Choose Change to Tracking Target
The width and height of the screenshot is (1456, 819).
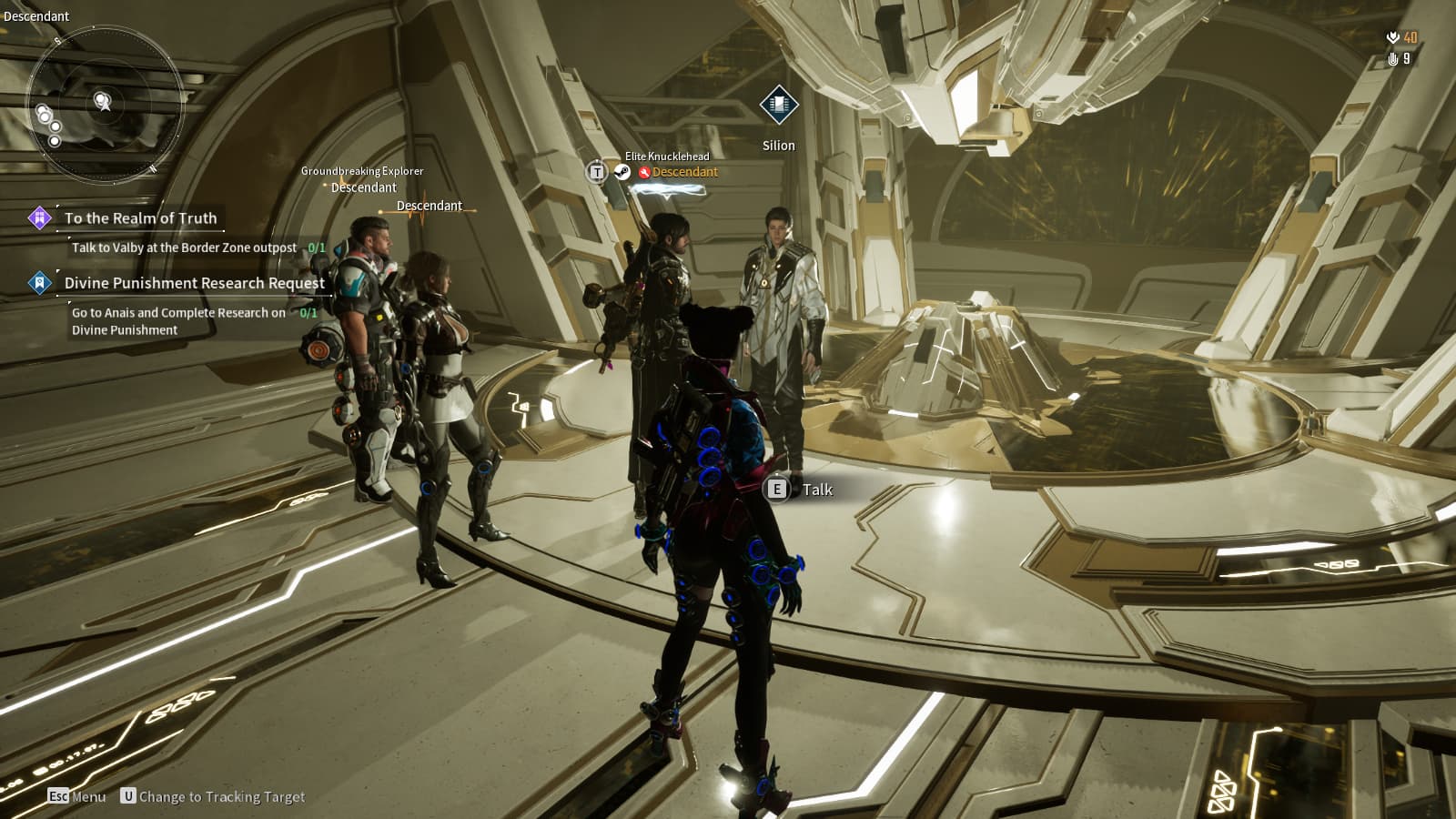click(x=213, y=796)
